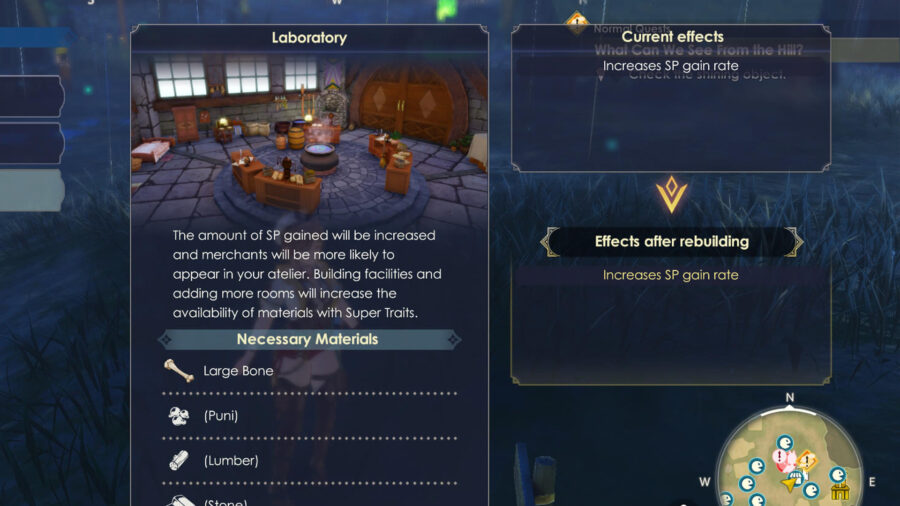The height and width of the screenshot is (506, 900).
Task: Open the circular minimap
Action: [788, 460]
